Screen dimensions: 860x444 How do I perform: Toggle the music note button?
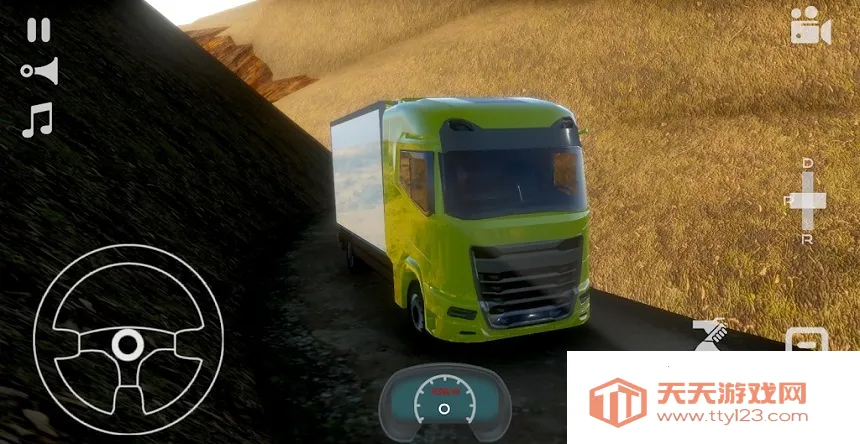coord(37,120)
